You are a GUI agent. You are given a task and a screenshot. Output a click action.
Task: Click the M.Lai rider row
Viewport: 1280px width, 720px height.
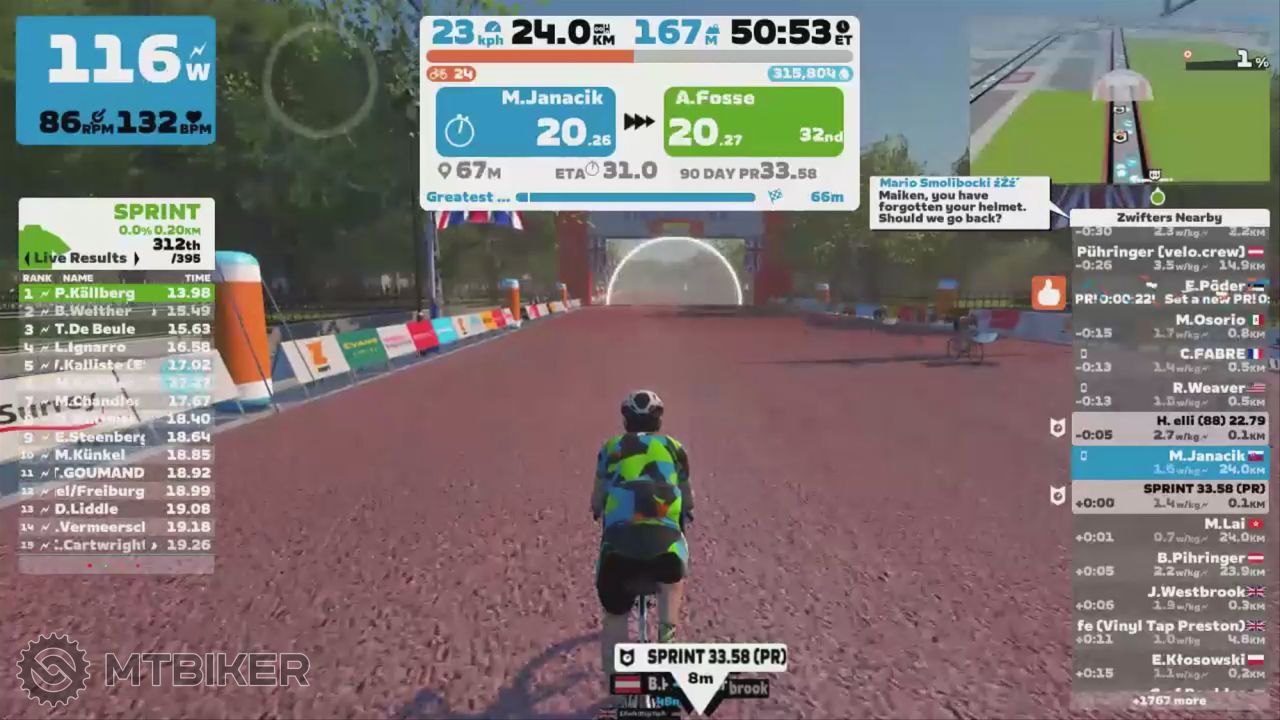(1169, 530)
